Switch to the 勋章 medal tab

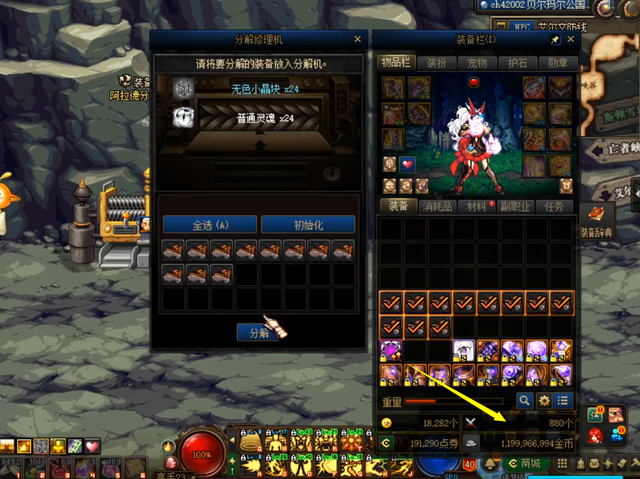pos(557,62)
